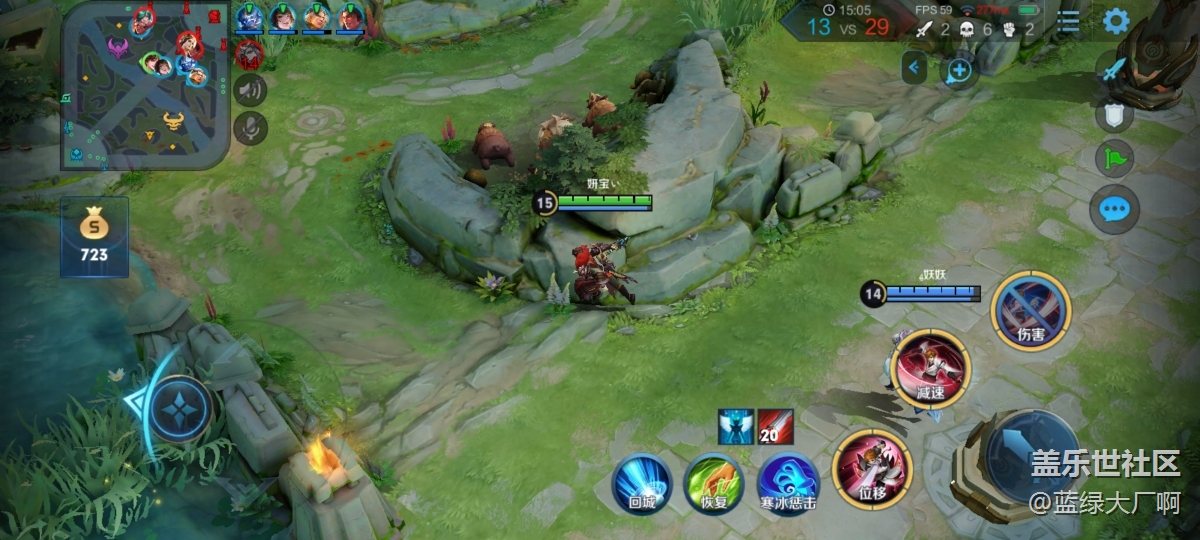Tap the basic attack button
The width and height of the screenshot is (1200, 540).
1032,456
